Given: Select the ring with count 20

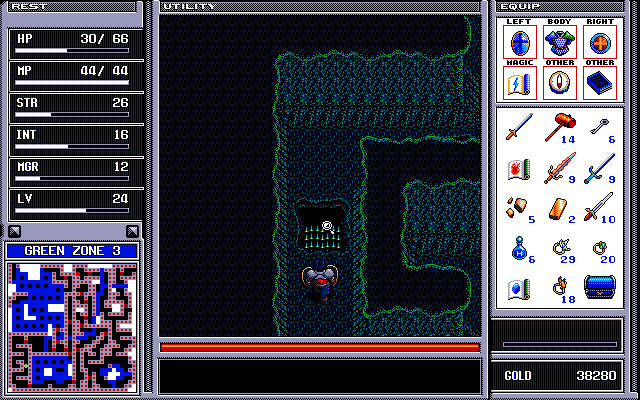Looking at the screenshot, I should [598, 248].
